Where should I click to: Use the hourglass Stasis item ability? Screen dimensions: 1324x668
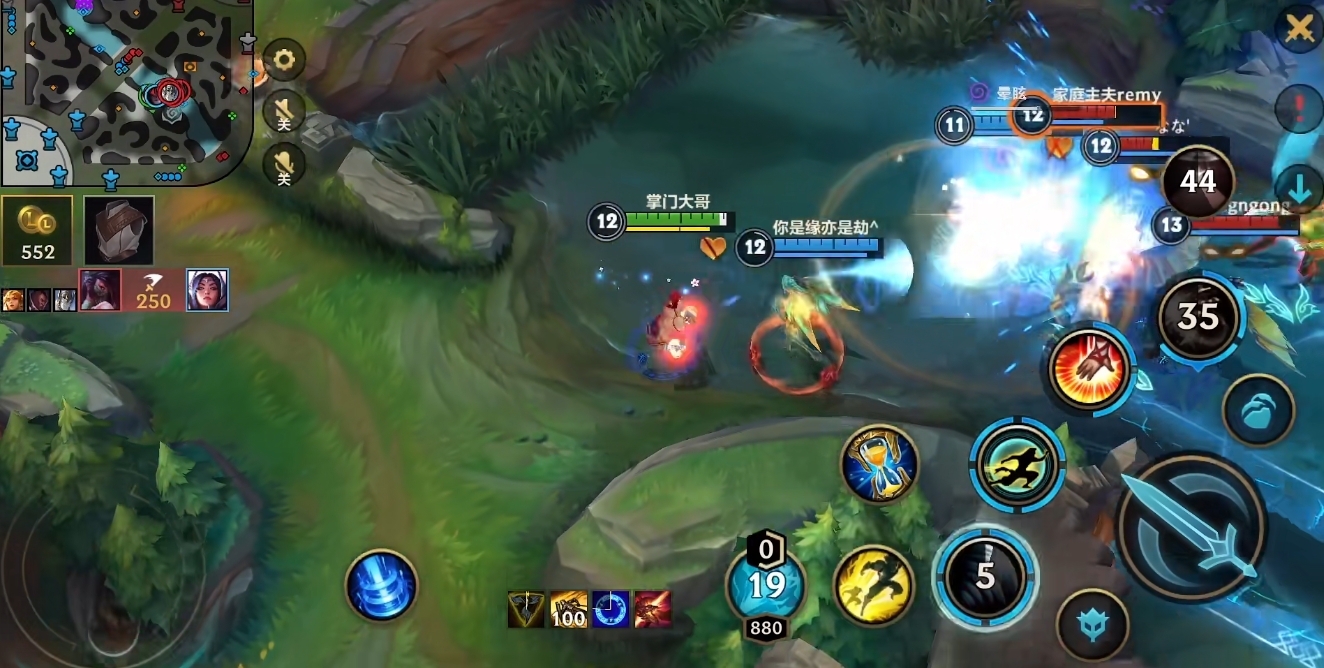(880, 463)
